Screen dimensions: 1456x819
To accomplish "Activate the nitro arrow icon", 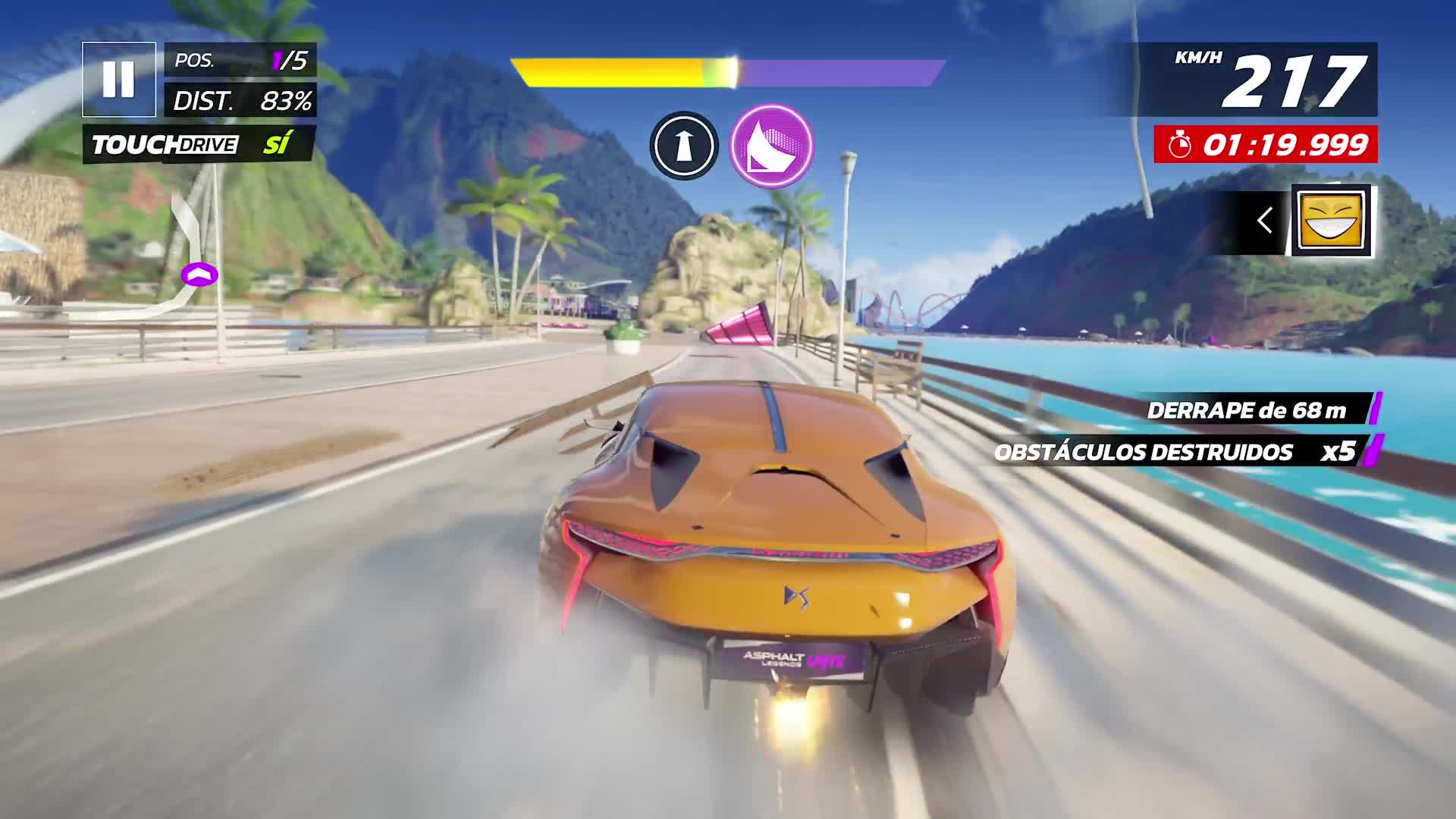I will 683,147.
